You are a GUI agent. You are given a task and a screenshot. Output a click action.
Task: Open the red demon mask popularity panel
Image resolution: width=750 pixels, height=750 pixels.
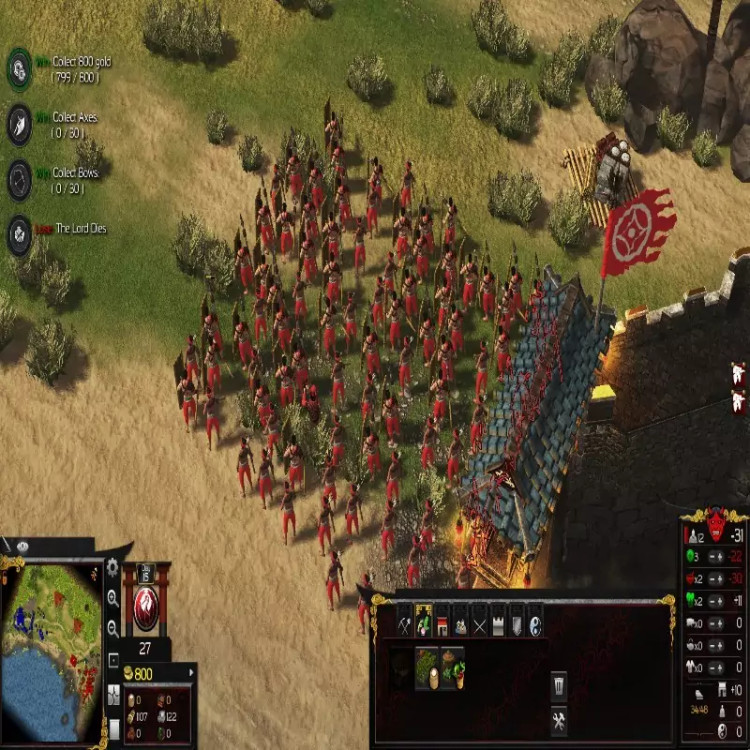pos(714,523)
